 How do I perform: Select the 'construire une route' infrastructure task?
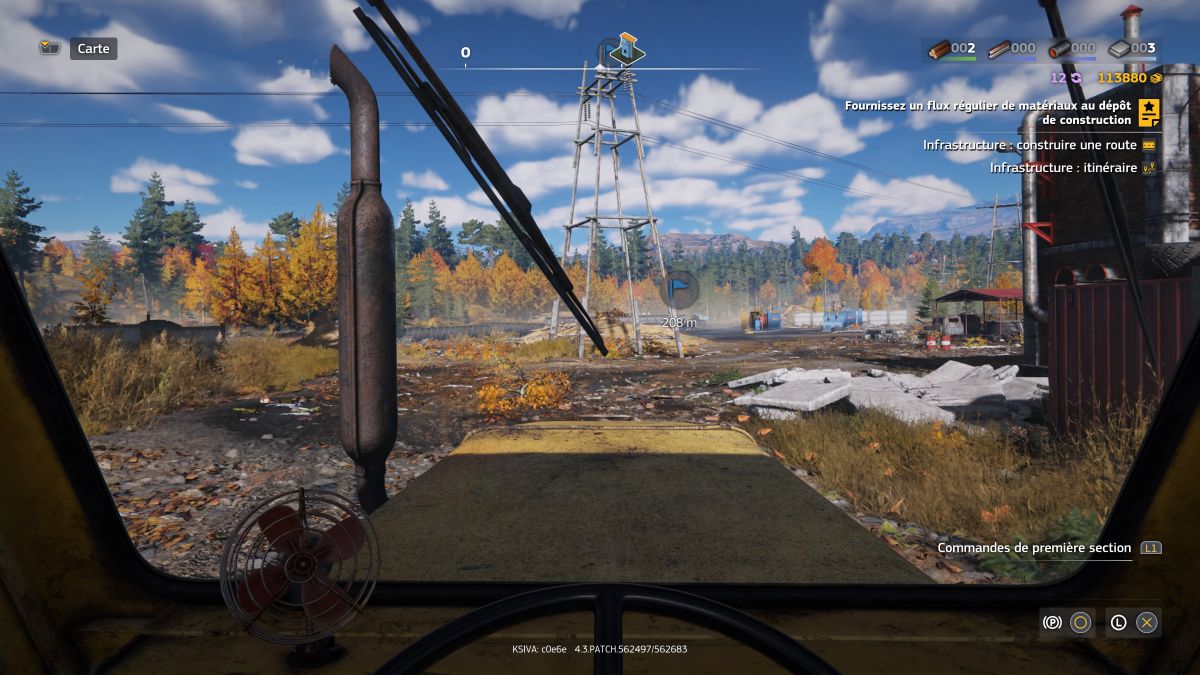[1030, 145]
